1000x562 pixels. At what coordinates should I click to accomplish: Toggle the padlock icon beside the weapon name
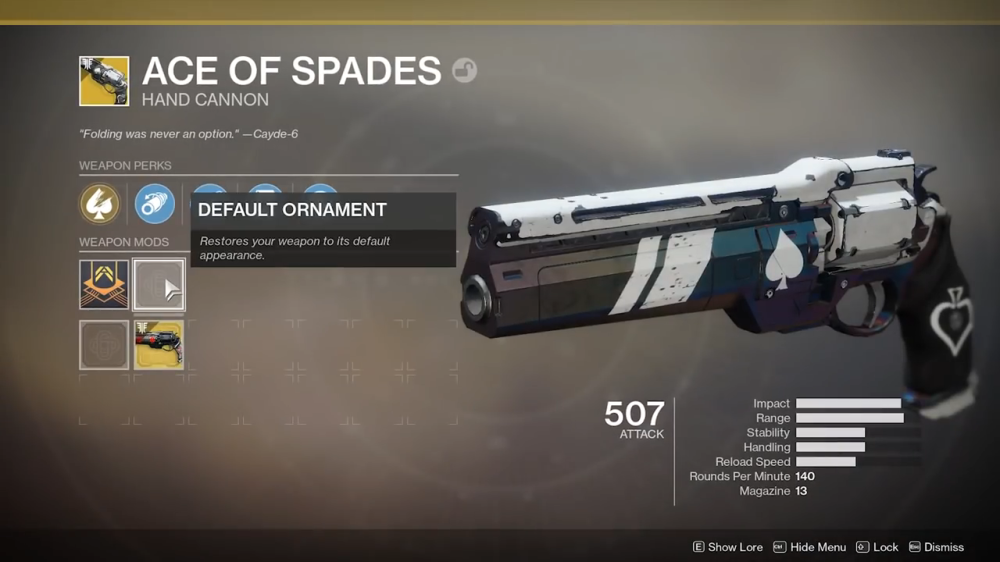[464, 70]
